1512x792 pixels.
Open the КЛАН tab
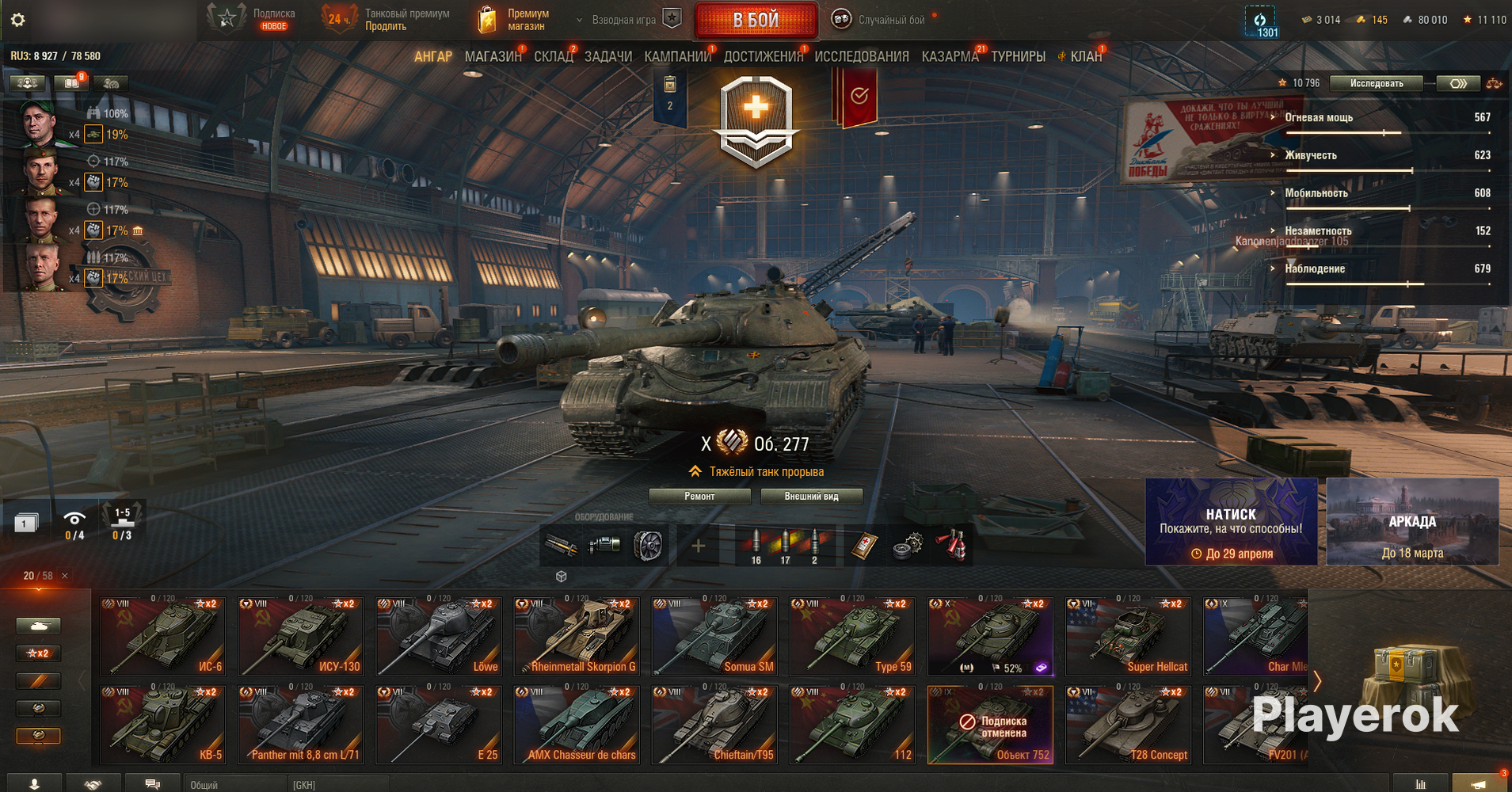click(1085, 56)
